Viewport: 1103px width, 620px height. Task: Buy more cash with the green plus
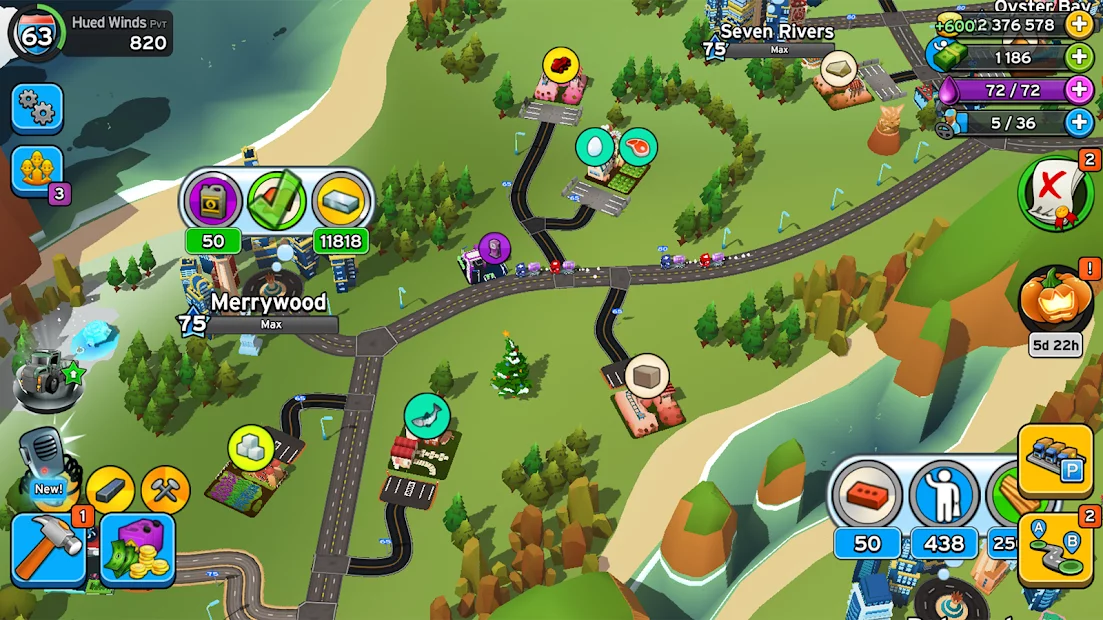click(x=1079, y=57)
